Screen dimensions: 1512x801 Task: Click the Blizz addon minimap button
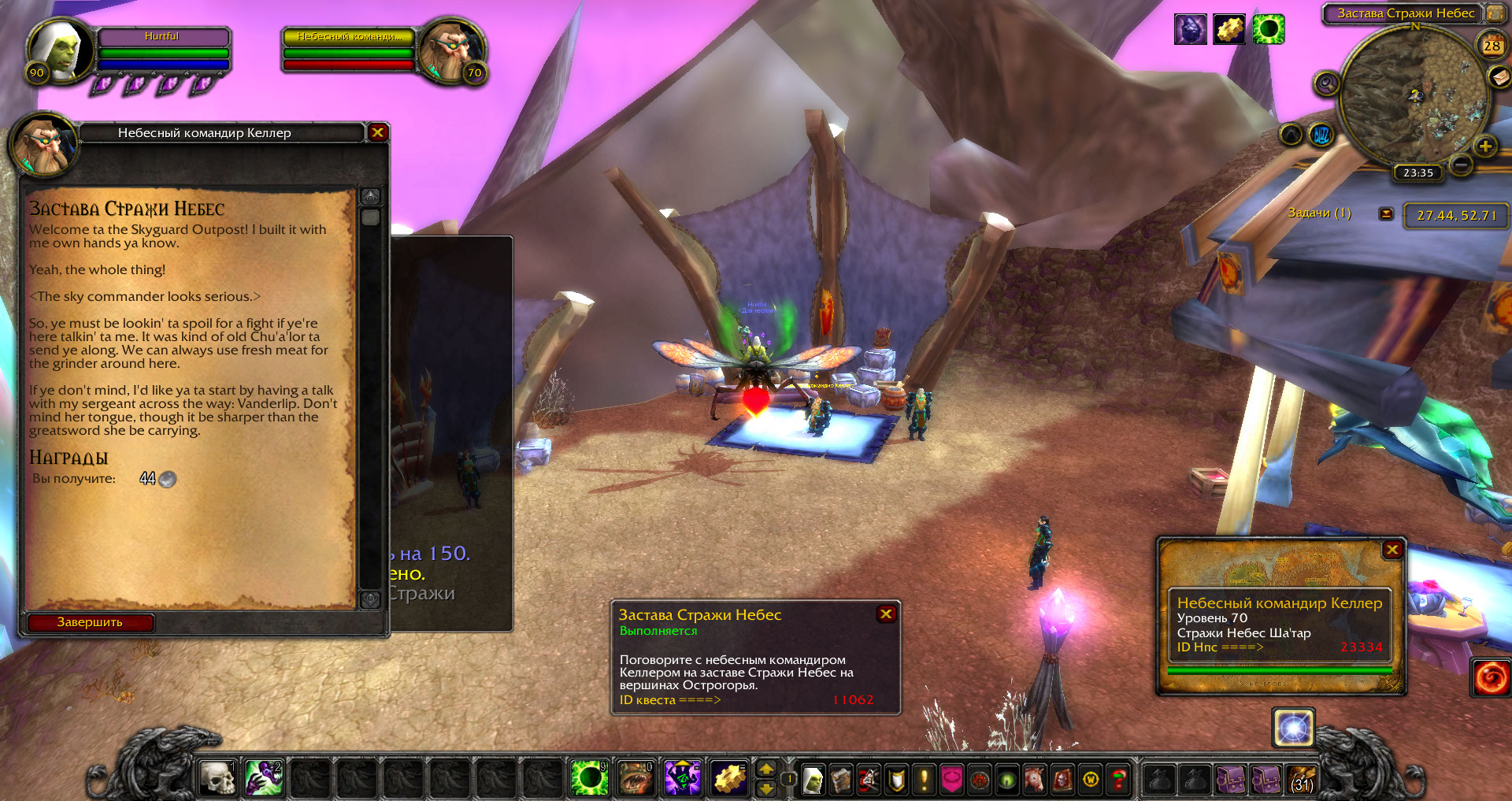(x=1321, y=135)
